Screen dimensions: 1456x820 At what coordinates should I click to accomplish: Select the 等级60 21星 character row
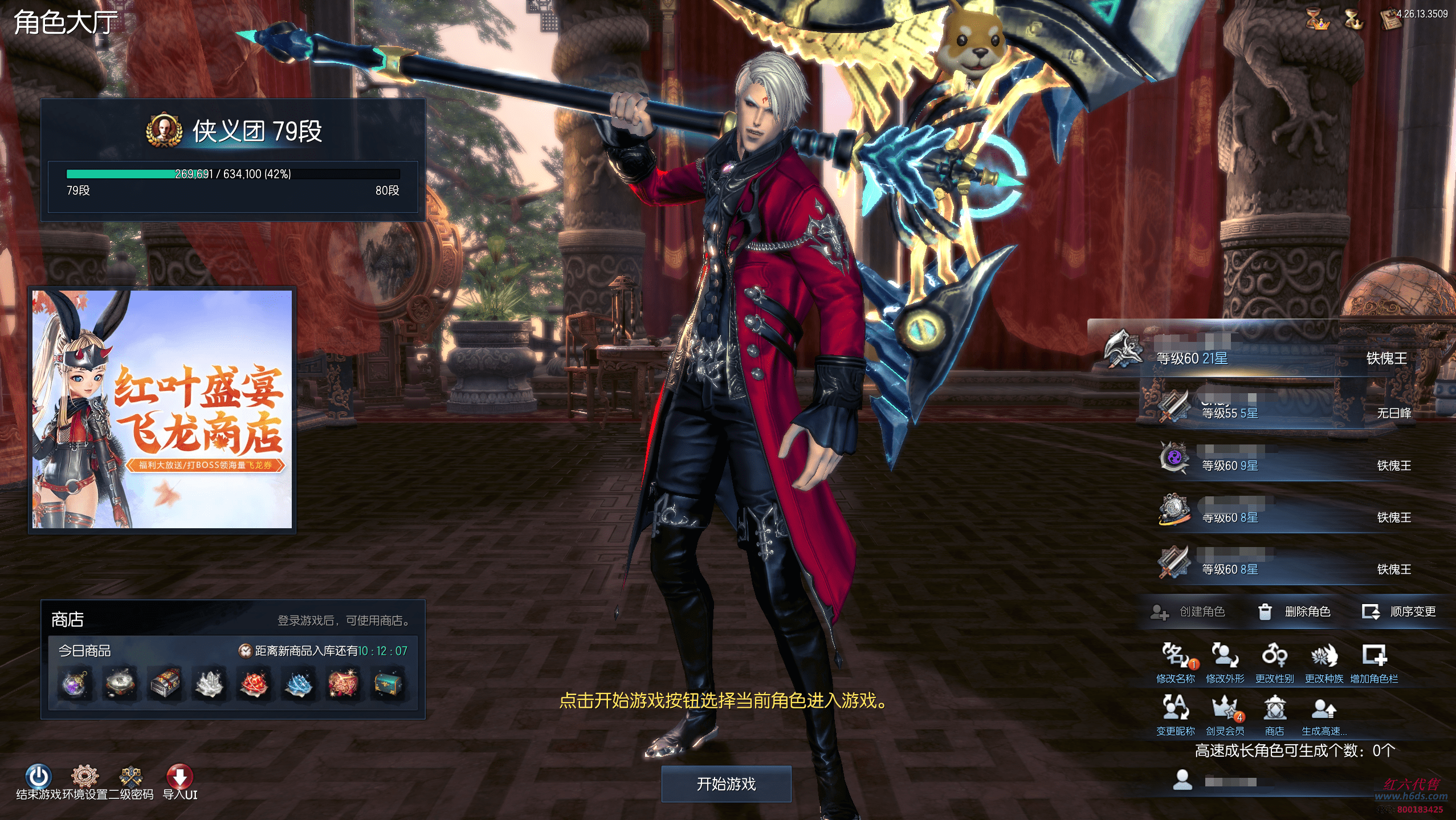coord(1271,354)
